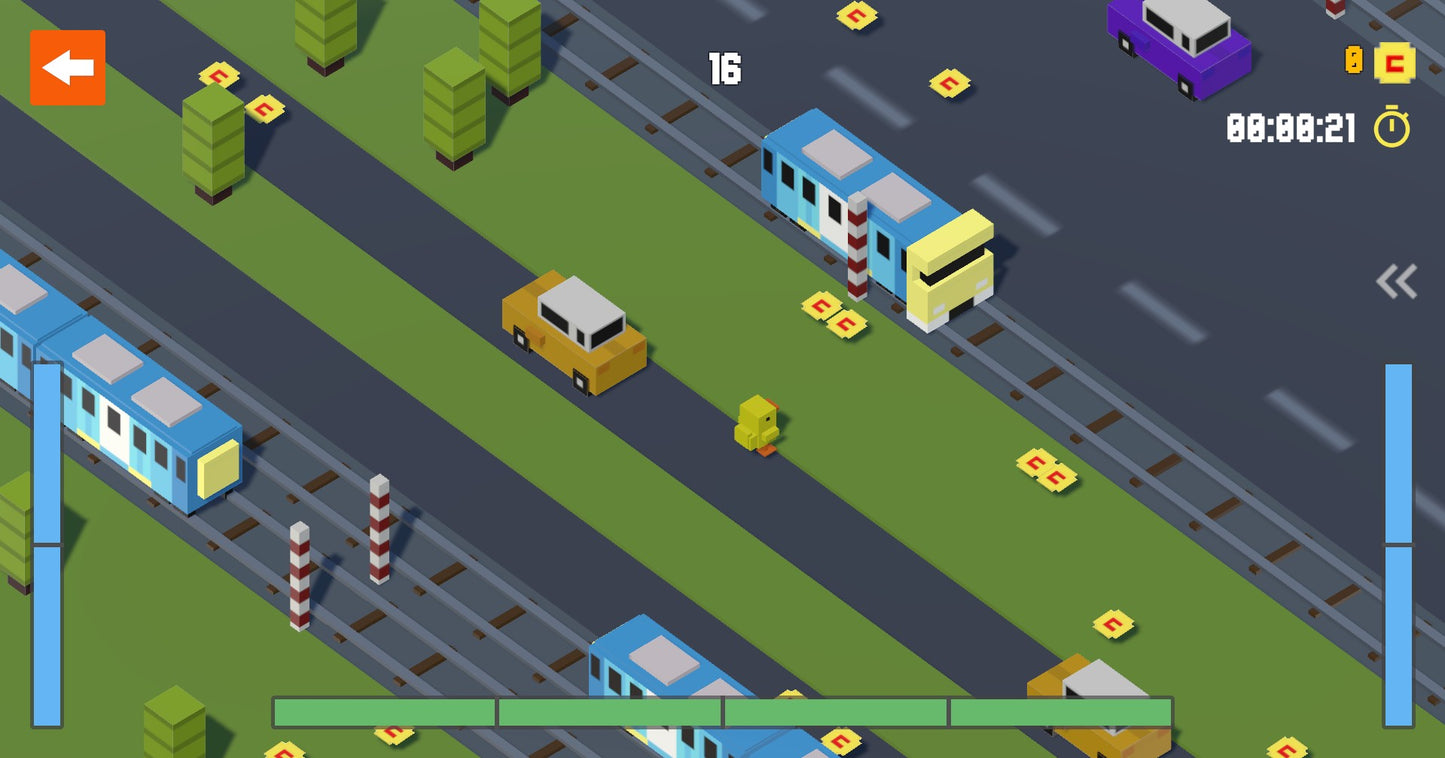The image size is (1445, 758).
Task: Collapse the side panel with the double chevron
Action: (x=1399, y=282)
